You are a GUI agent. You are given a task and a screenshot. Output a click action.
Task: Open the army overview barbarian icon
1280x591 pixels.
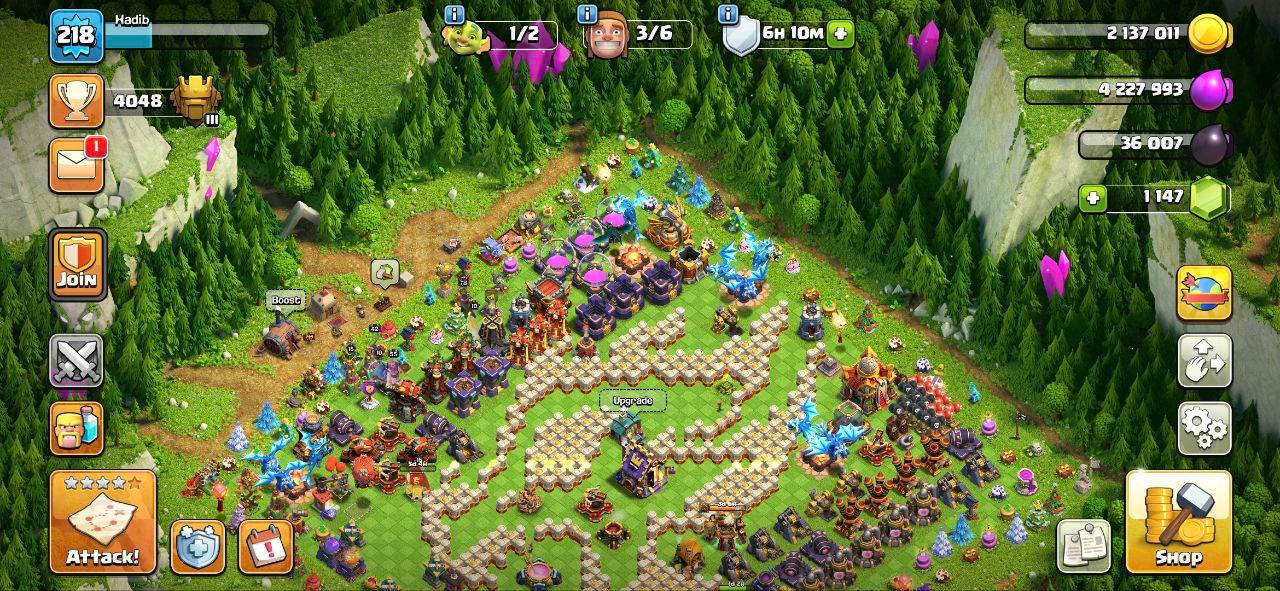tap(77, 428)
